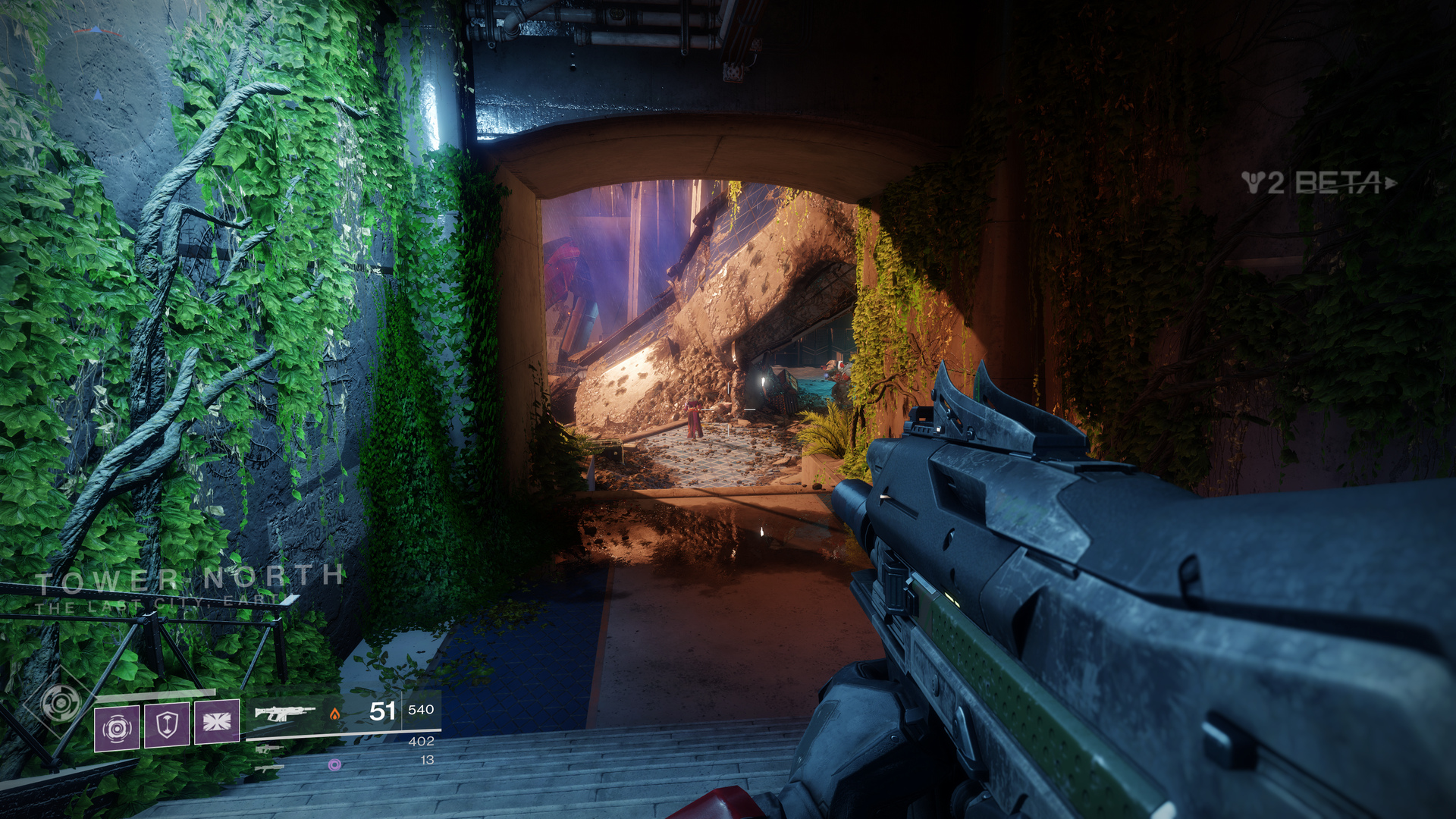The width and height of the screenshot is (1456, 819).
Task: Select the heavy weapon silhouette icon
Action: click(268, 770)
